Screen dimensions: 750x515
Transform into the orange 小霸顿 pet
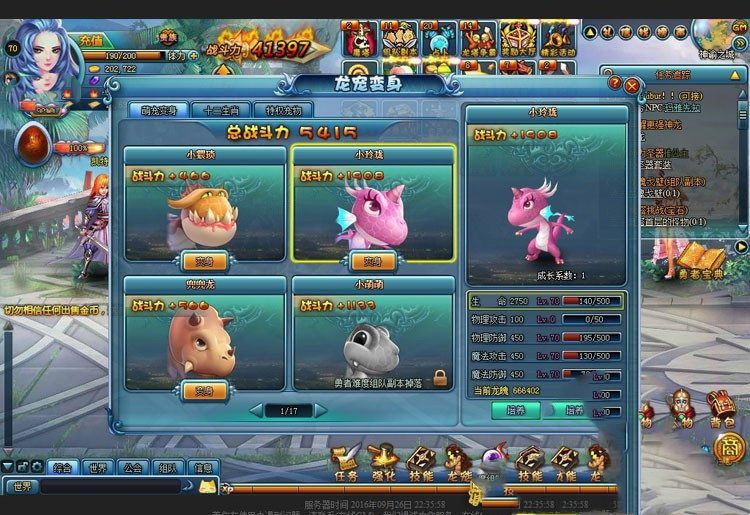[x=204, y=262]
